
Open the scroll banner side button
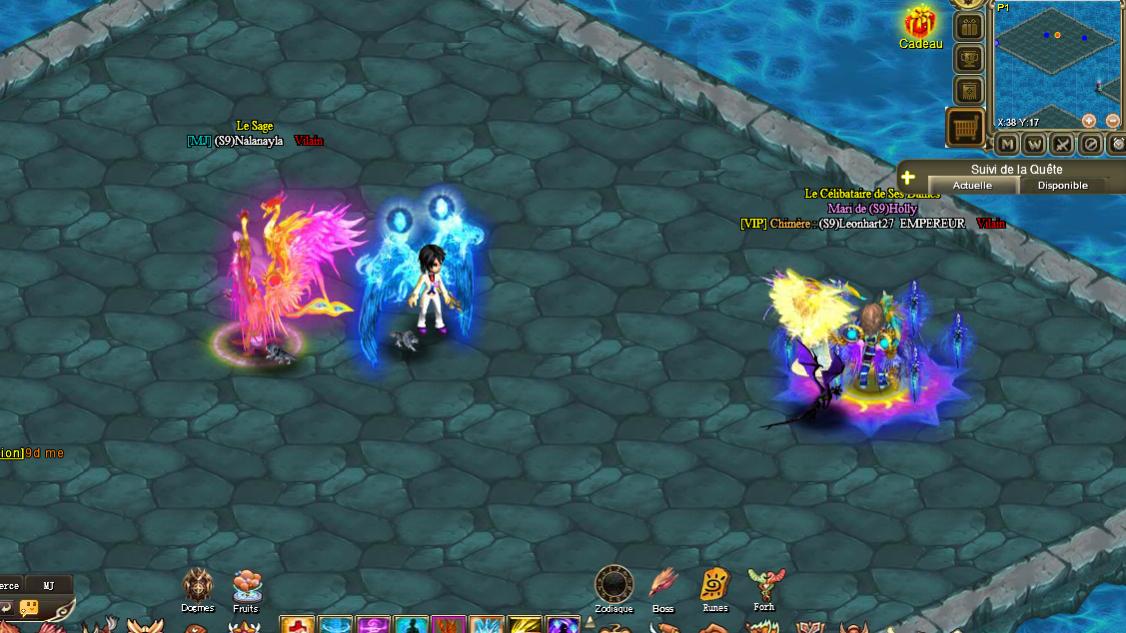pyautogui.click(x=968, y=91)
